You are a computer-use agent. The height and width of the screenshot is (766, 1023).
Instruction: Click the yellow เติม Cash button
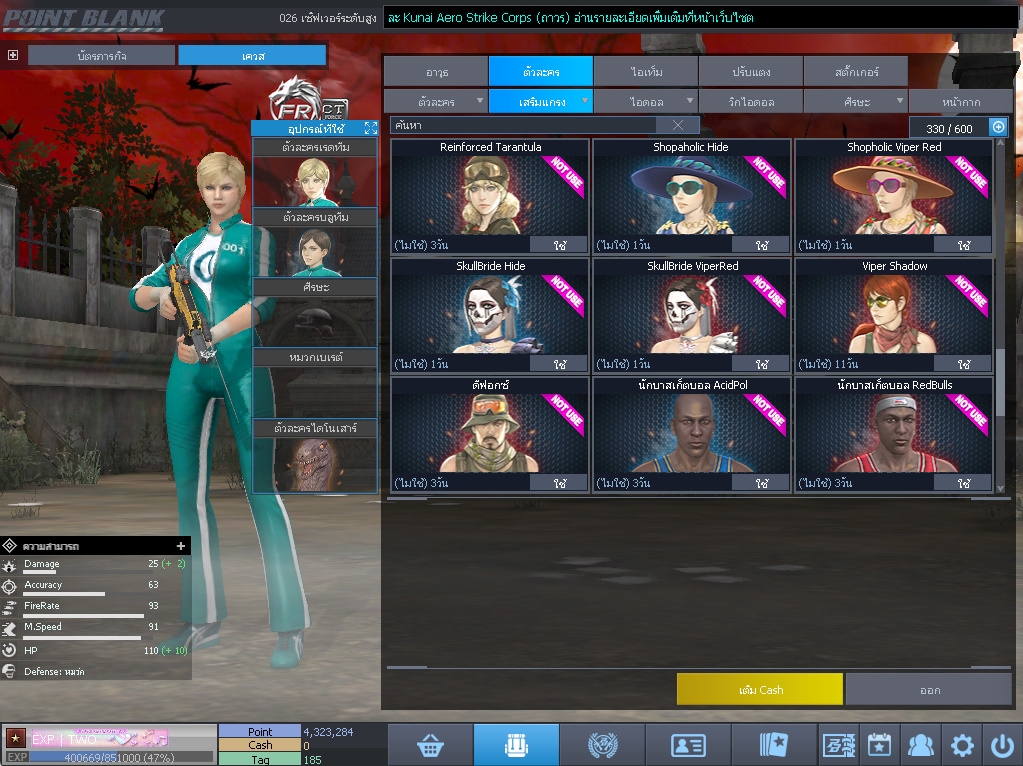(759, 689)
